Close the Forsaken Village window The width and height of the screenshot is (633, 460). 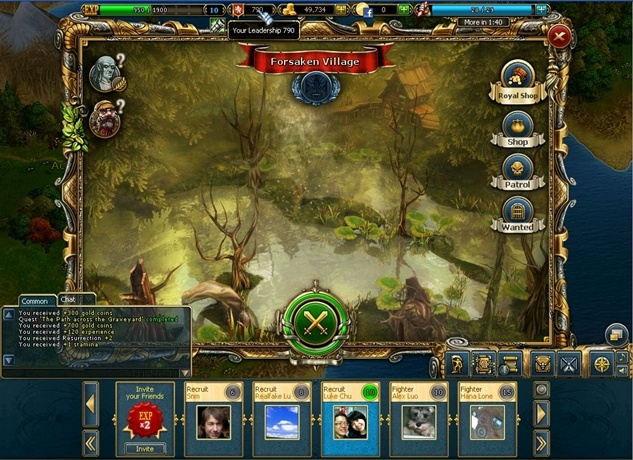point(559,36)
